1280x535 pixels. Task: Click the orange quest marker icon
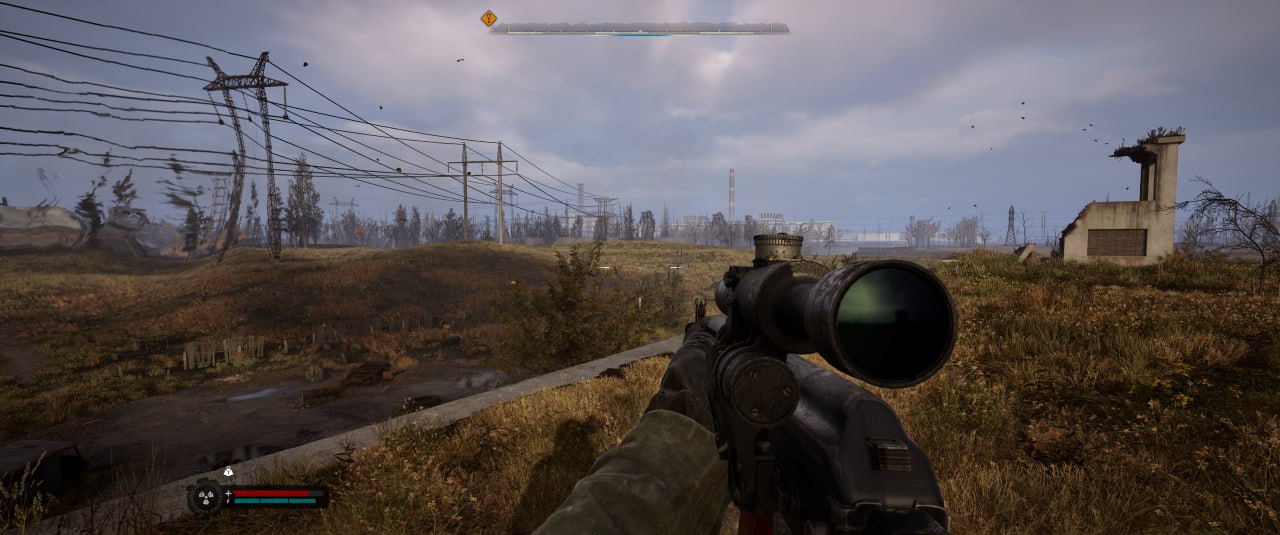[x=488, y=17]
